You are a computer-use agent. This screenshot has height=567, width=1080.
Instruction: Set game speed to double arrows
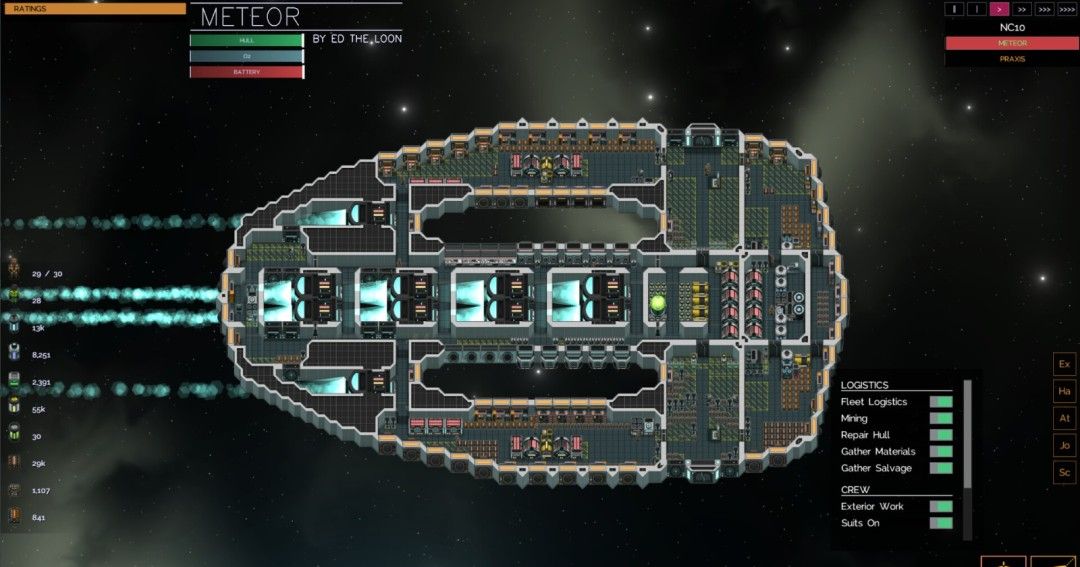[x=1022, y=9]
